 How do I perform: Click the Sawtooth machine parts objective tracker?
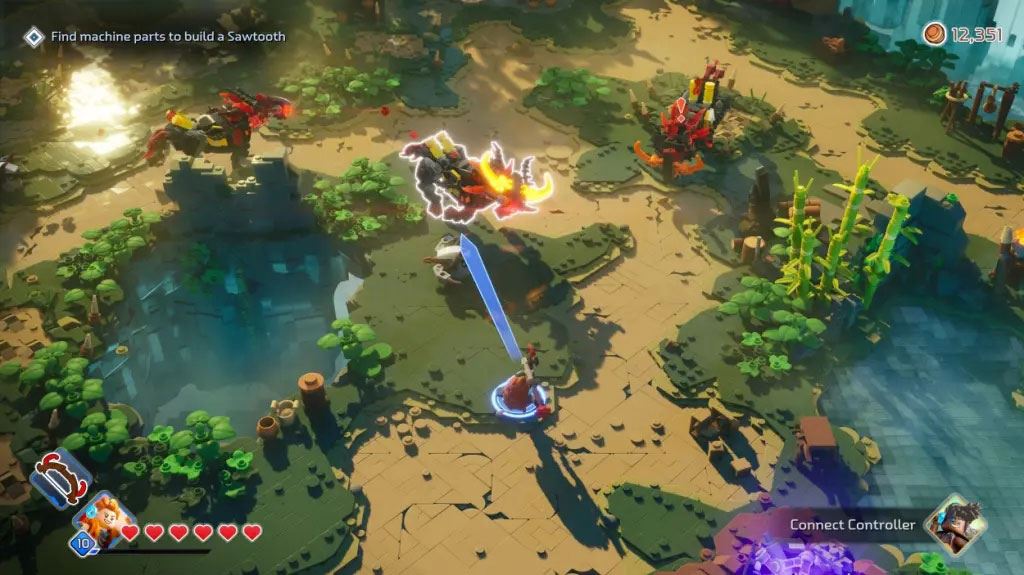pos(158,37)
